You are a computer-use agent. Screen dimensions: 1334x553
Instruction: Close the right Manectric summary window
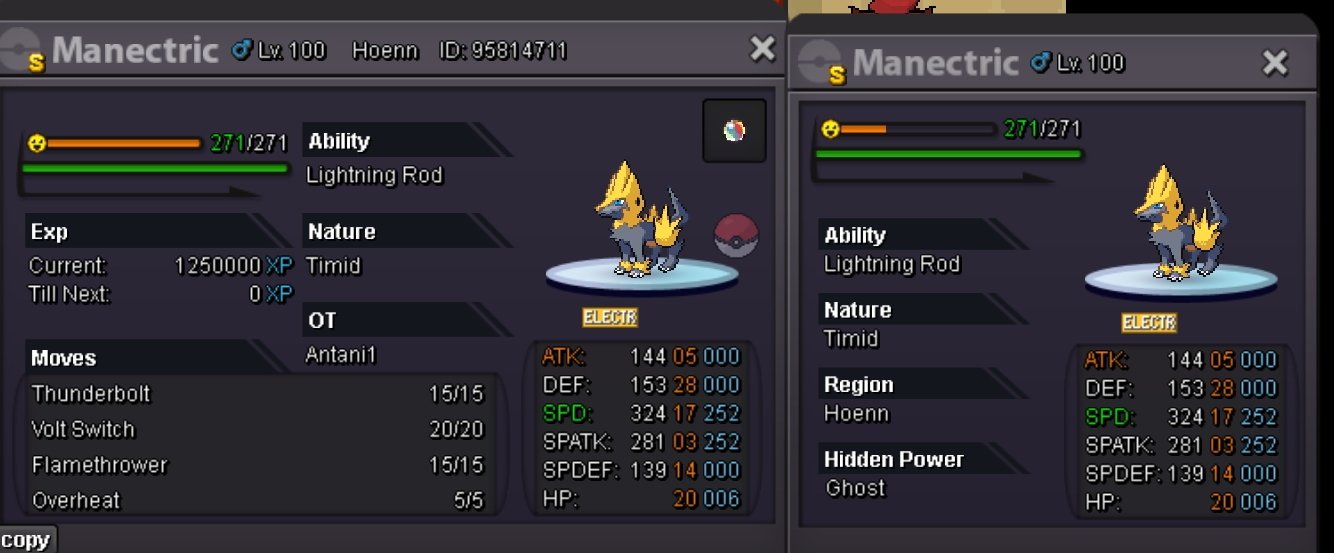click(1275, 63)
